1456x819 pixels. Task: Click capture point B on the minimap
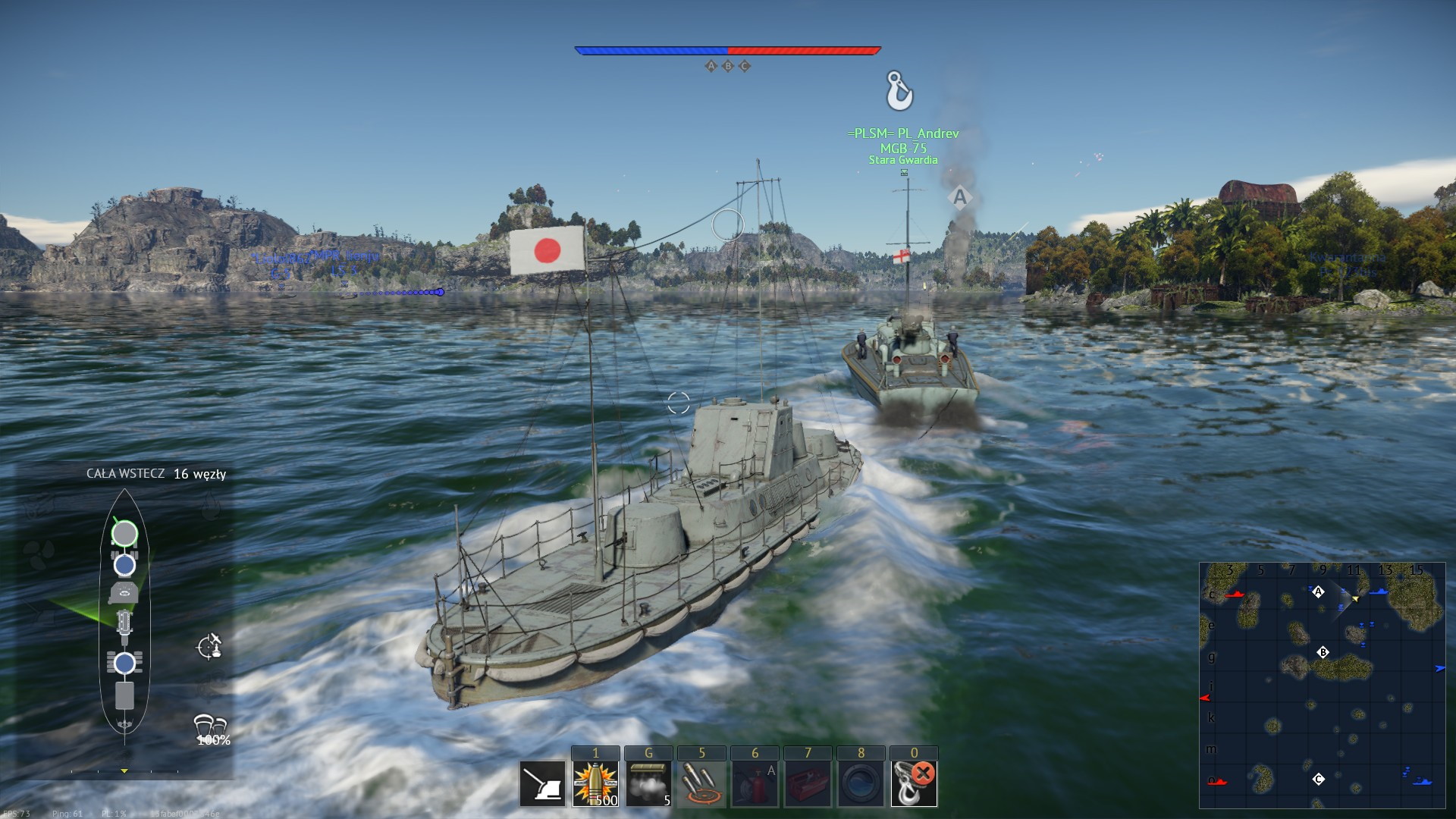(x=1323, y=652)
